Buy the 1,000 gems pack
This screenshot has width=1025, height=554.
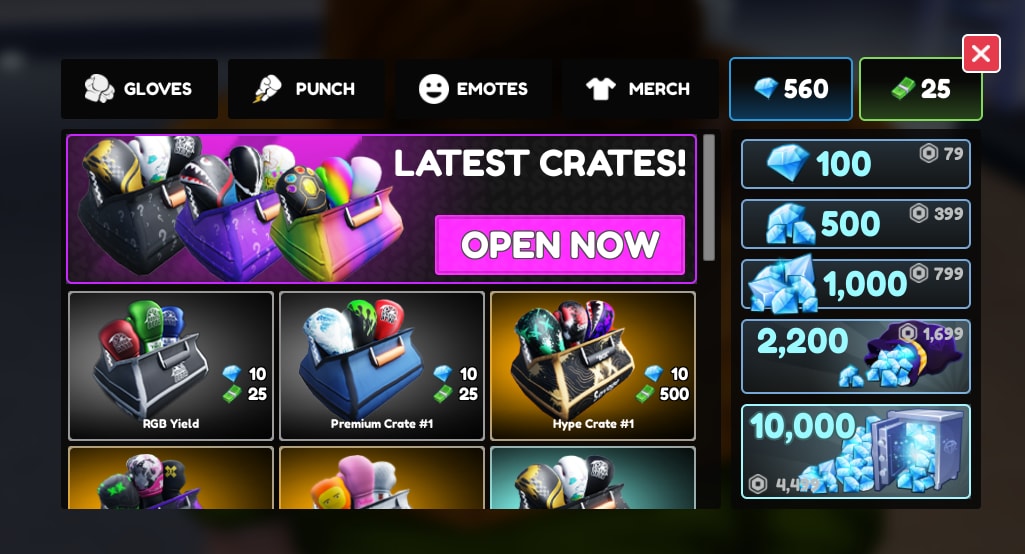pyautogui.click(x=855, y=285)
